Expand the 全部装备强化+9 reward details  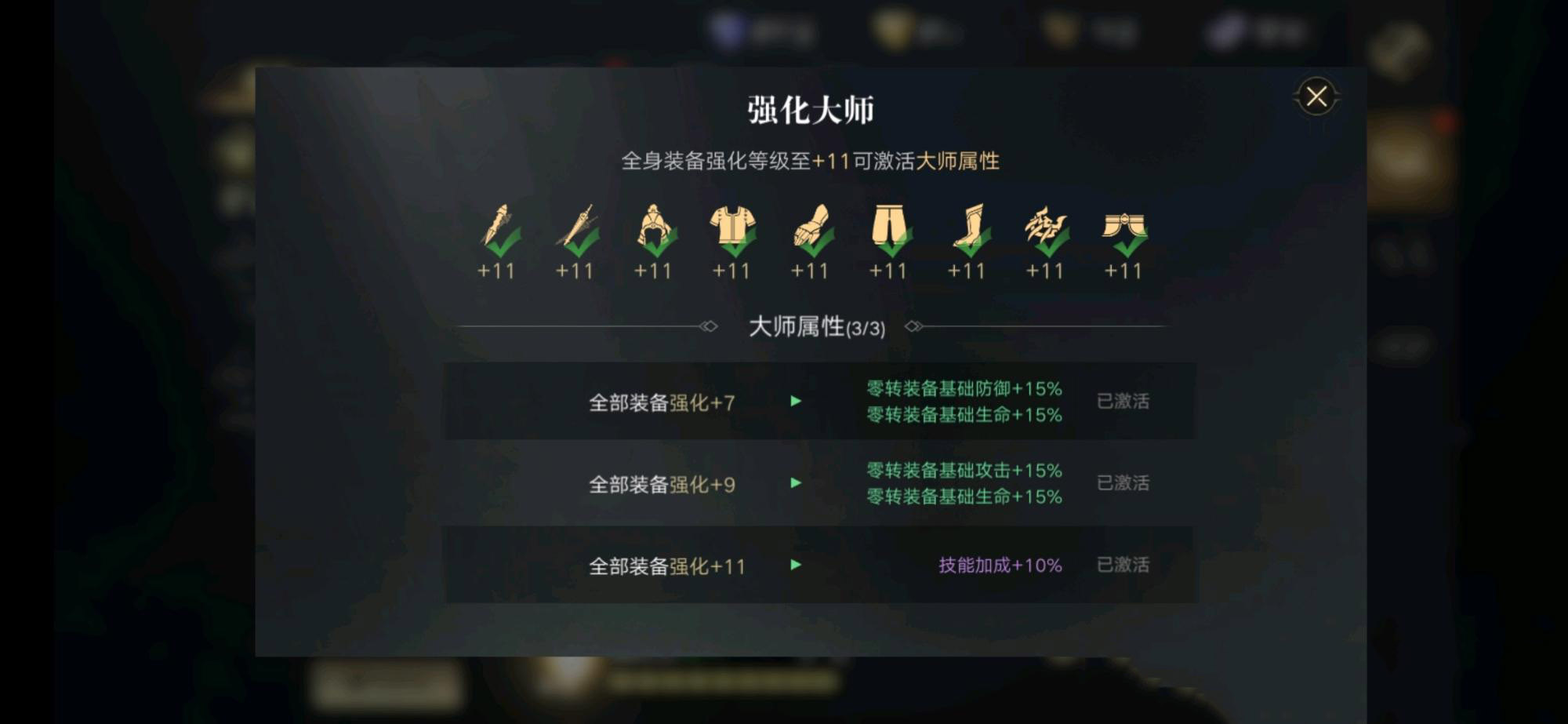click(797, 483)
